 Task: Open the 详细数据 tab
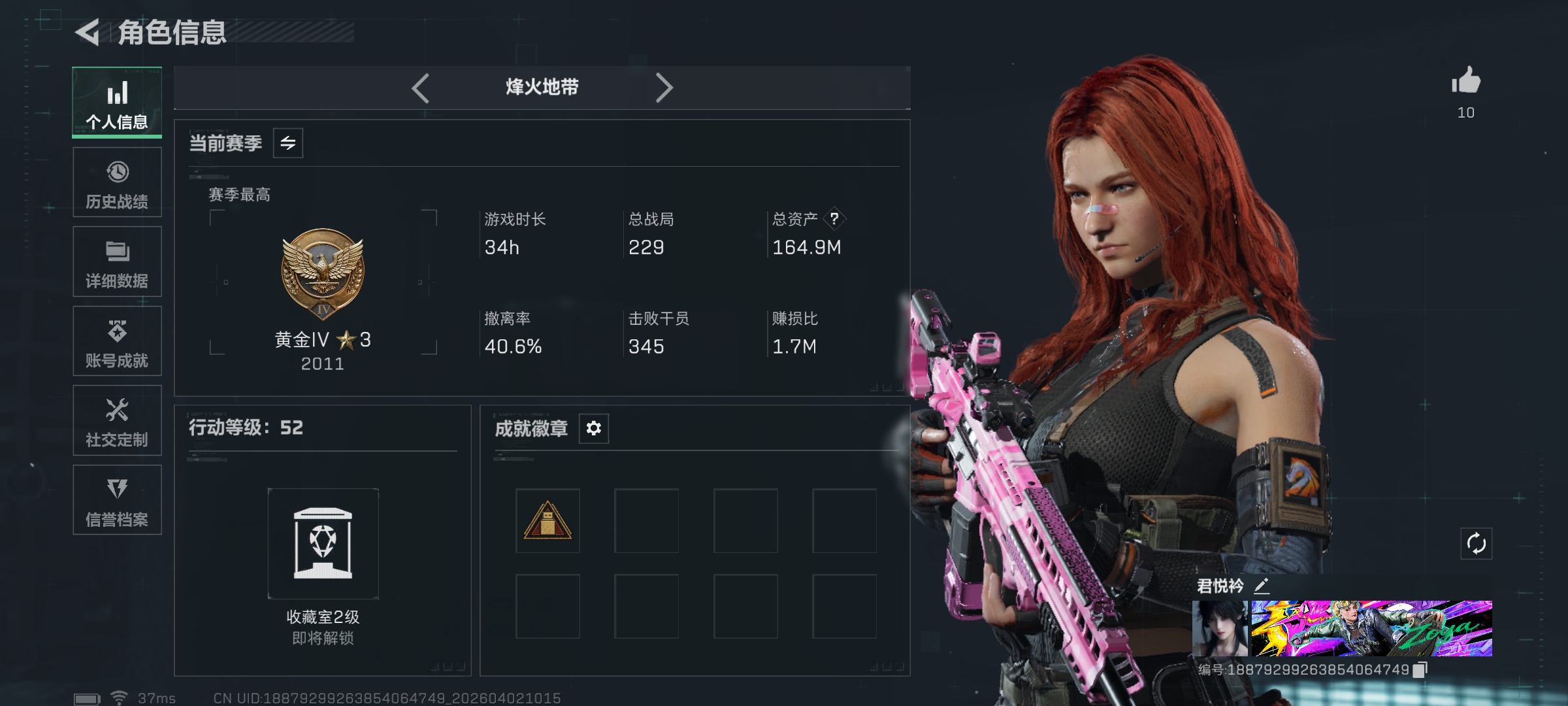117,261
